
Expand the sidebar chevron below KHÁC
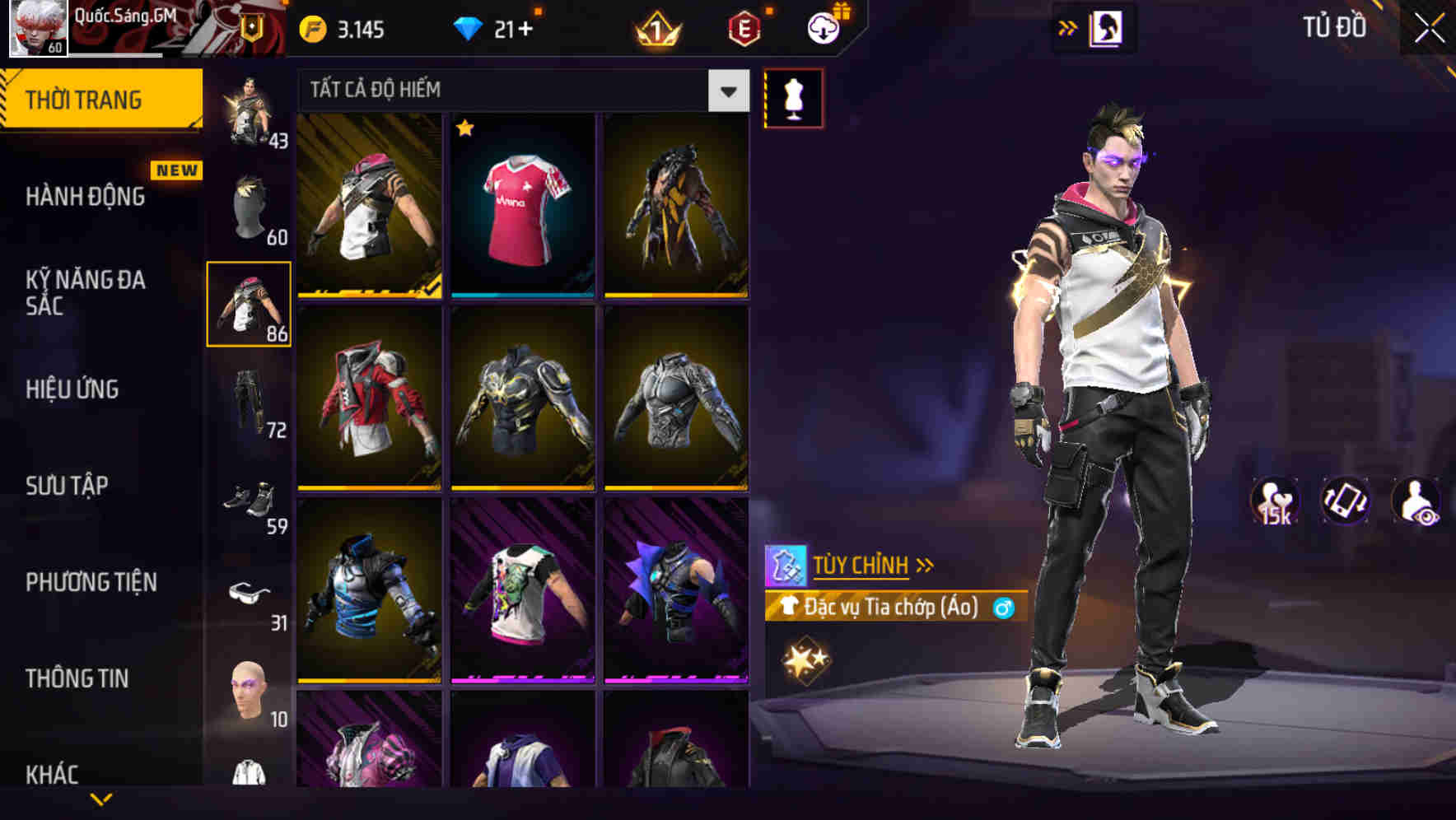101,799
